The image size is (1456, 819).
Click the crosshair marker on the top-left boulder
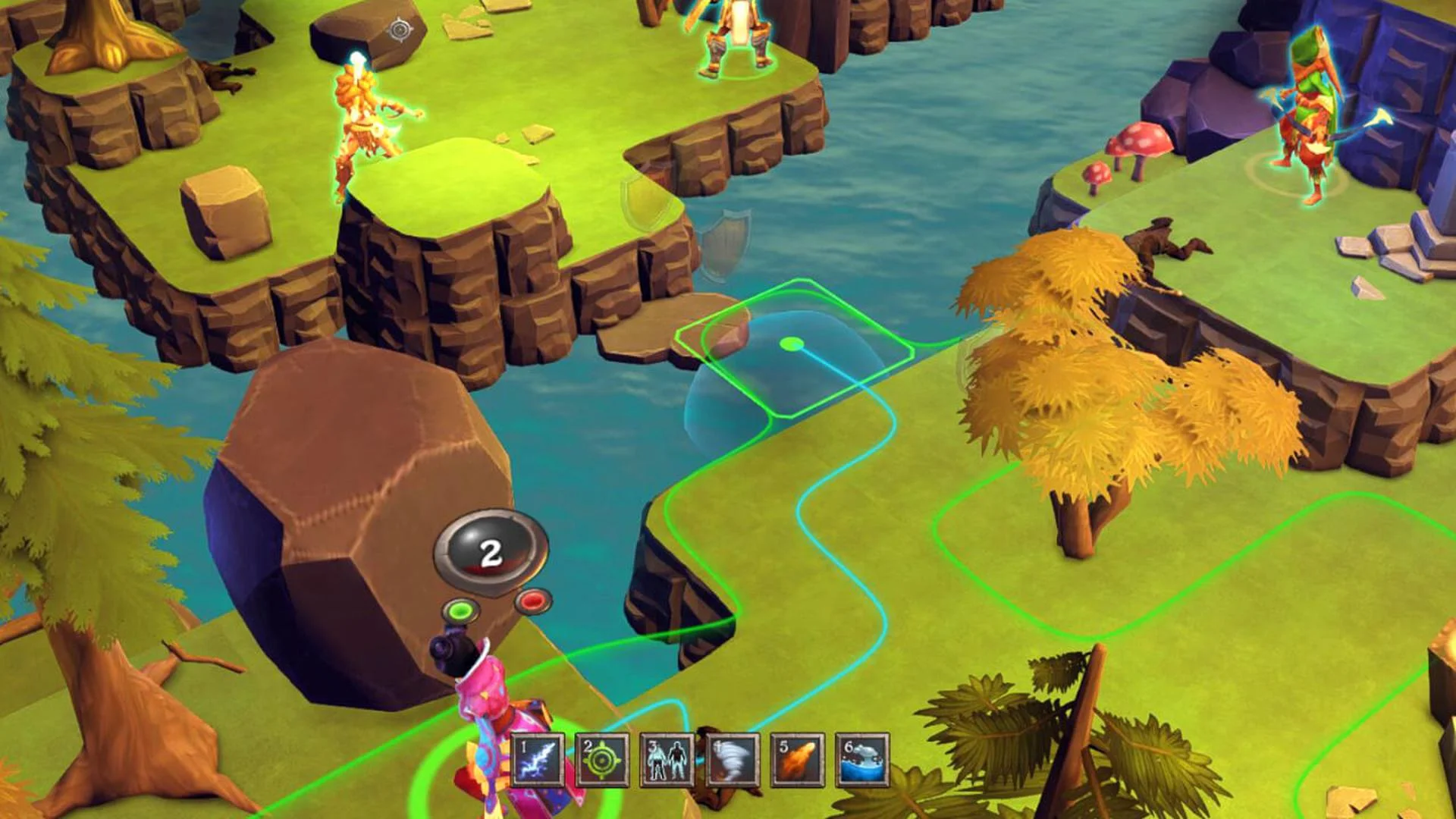pyautogui.click(x=400, y=29)
